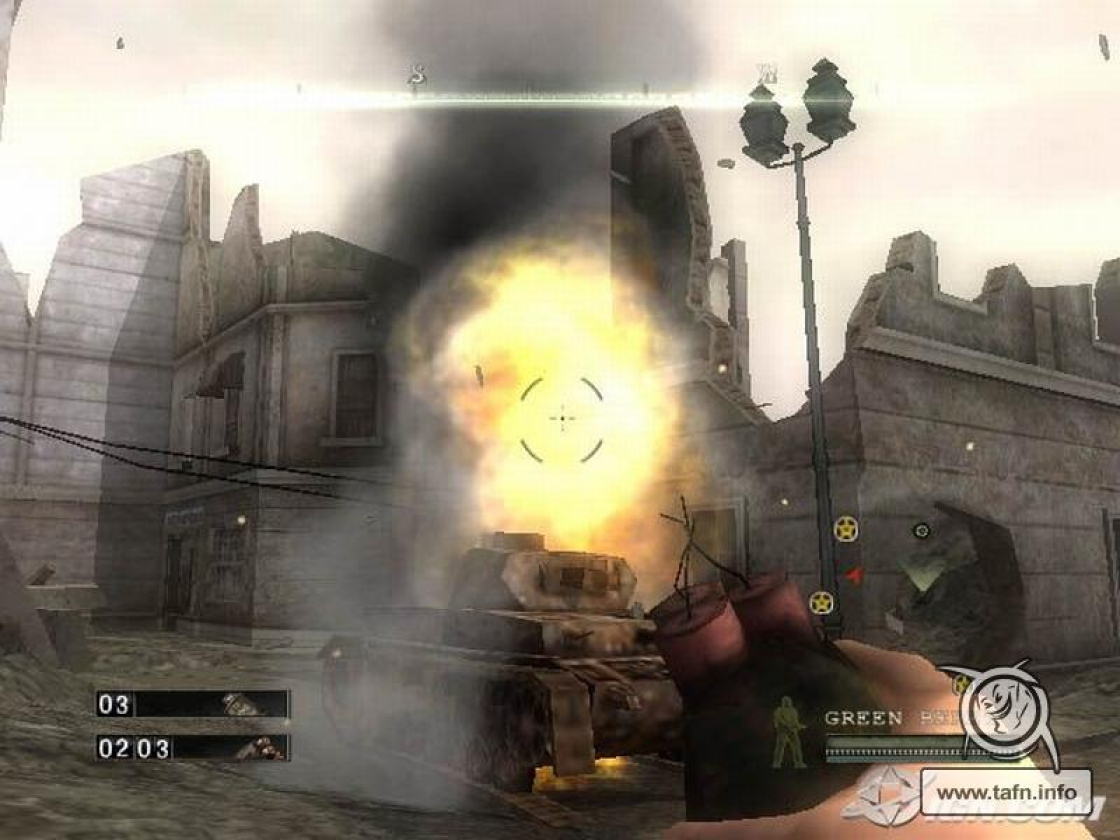Click the red arrow objective marker
This screenshot has height=840, width=1120.
click(852, 575)
